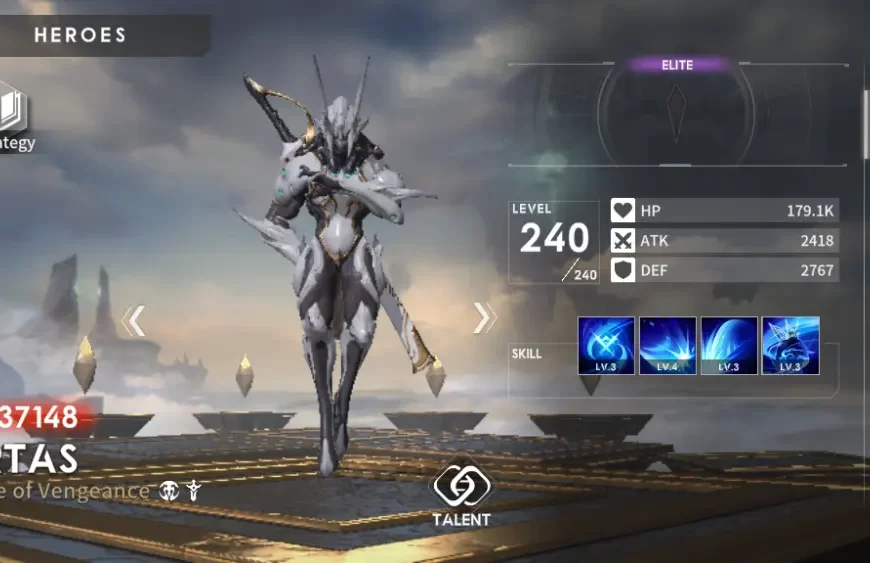Open the armored figure skill icon
Viewport: 870px width, 563px height.
pos(790,345)
